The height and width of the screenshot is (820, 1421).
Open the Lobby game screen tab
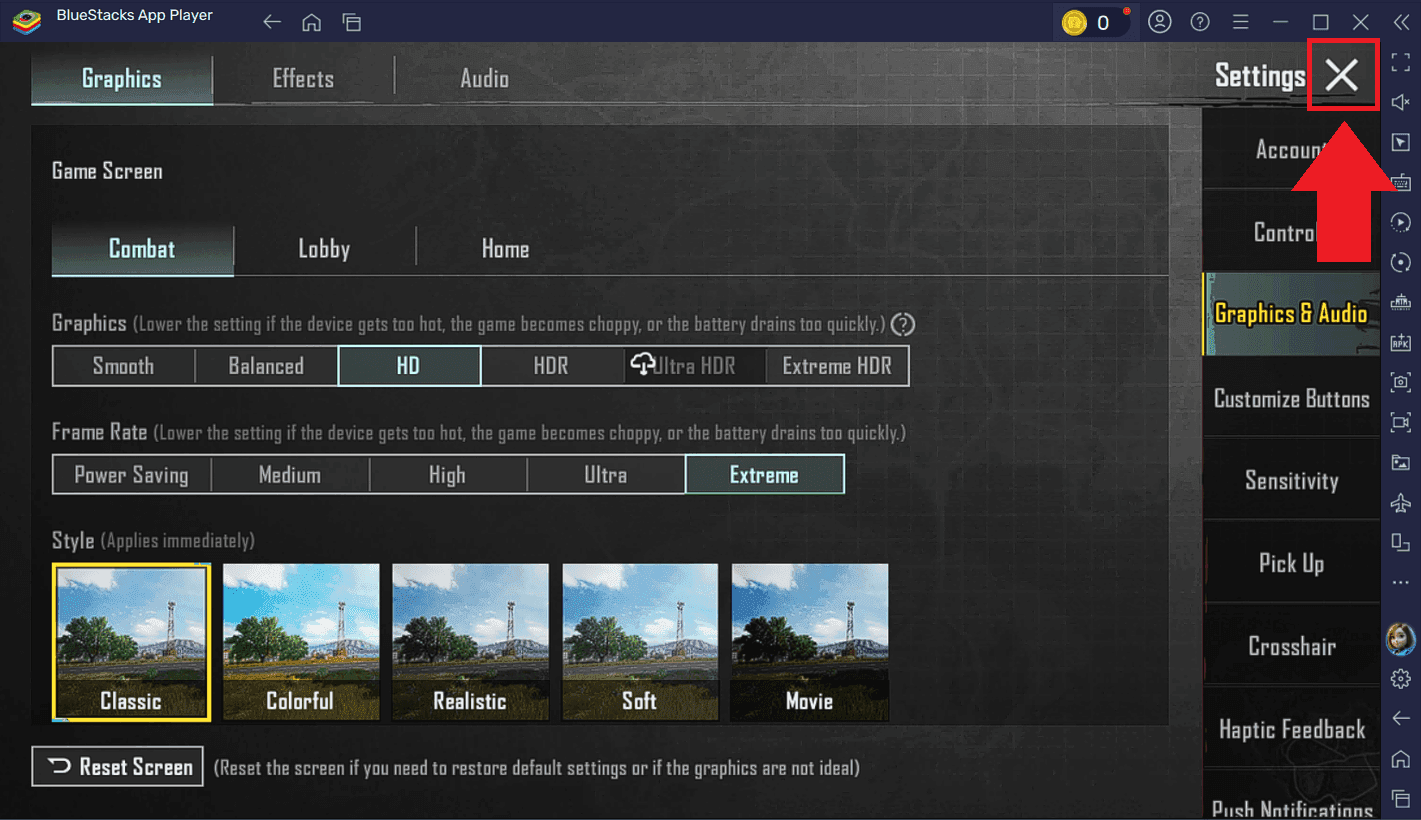[324, 248]
